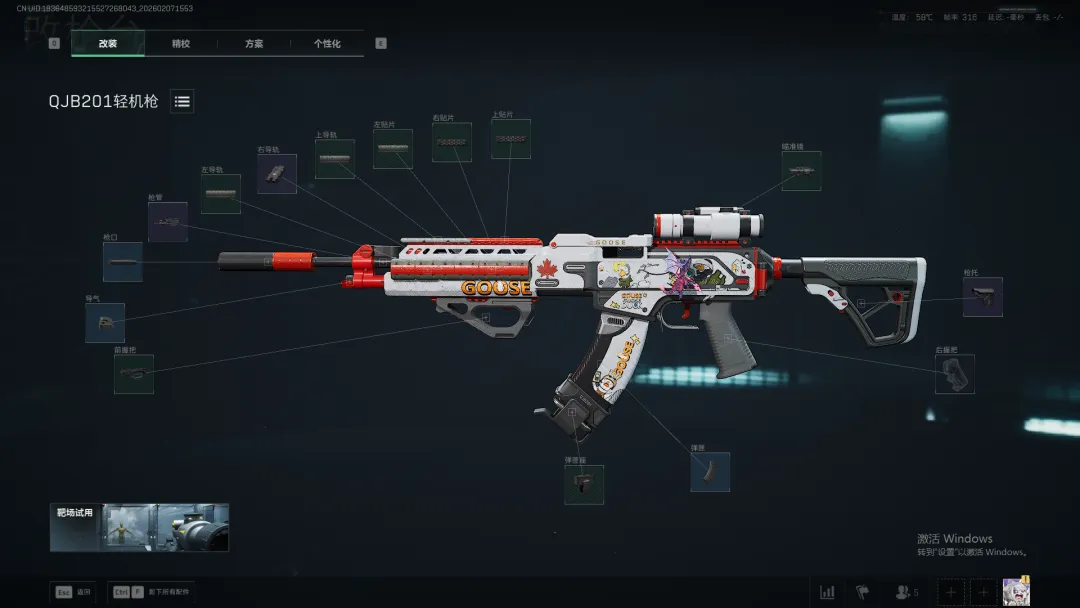
Task: Select the 枪口 muzzle attachment slot
Action: [x=122, y=262]
